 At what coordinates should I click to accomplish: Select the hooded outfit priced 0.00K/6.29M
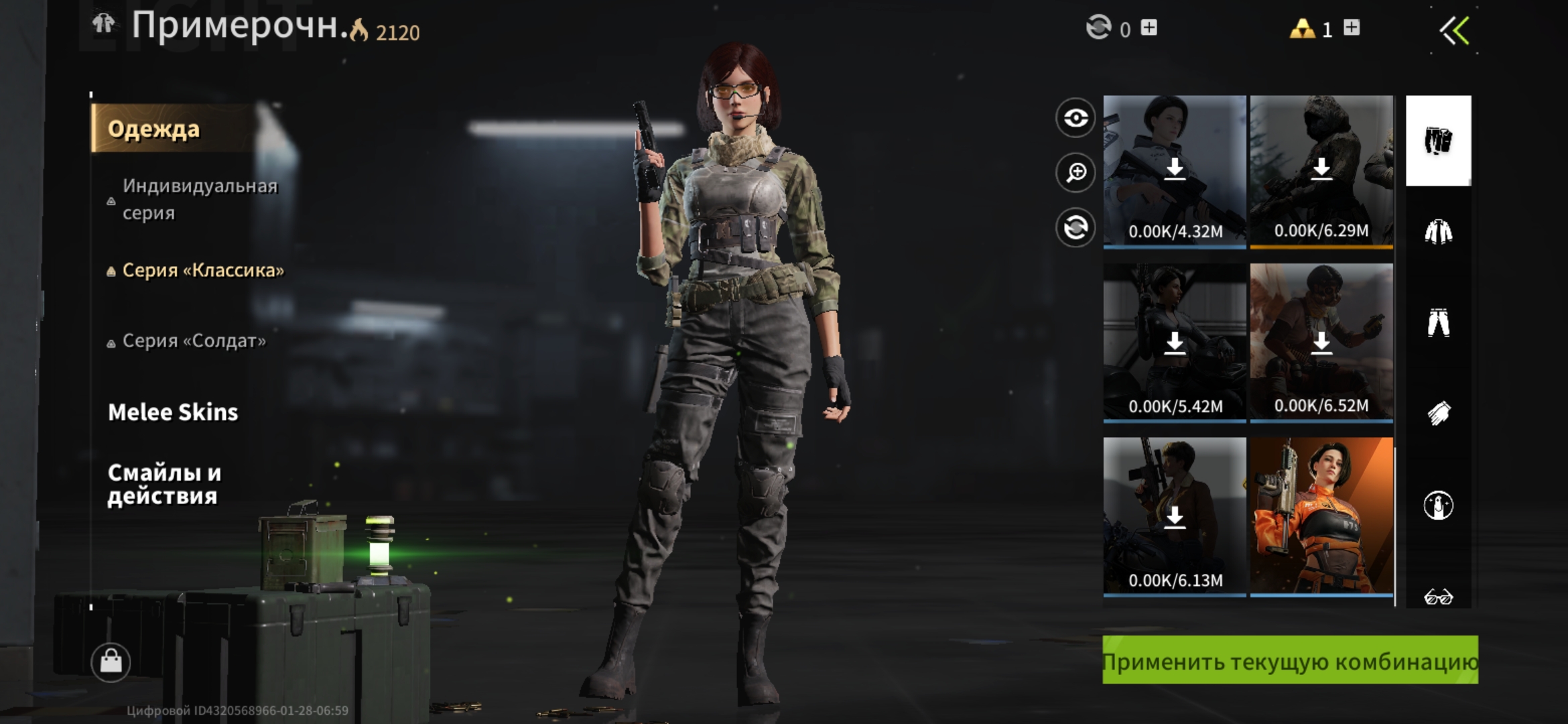click(1321, 172)
